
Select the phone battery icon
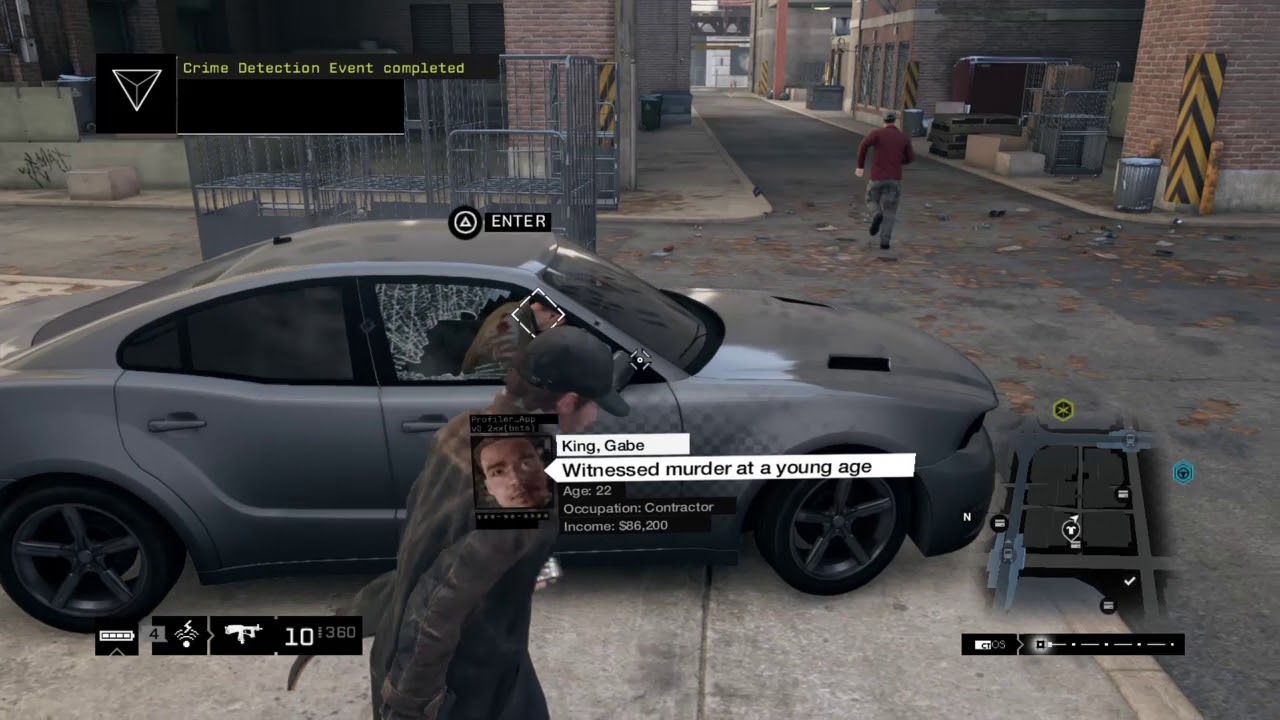(x=117, y=635)
